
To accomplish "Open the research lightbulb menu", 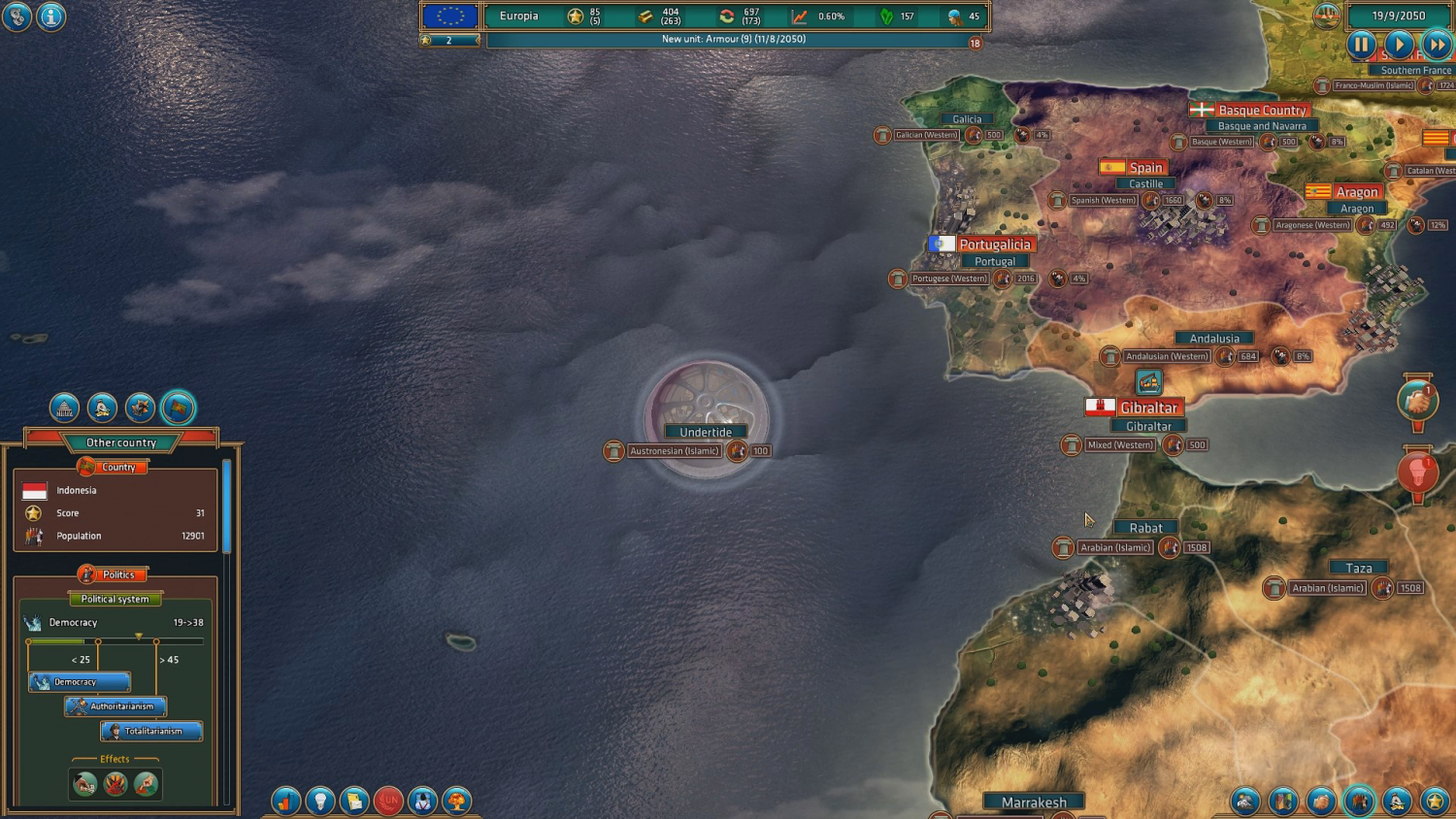I will (320, 801).
